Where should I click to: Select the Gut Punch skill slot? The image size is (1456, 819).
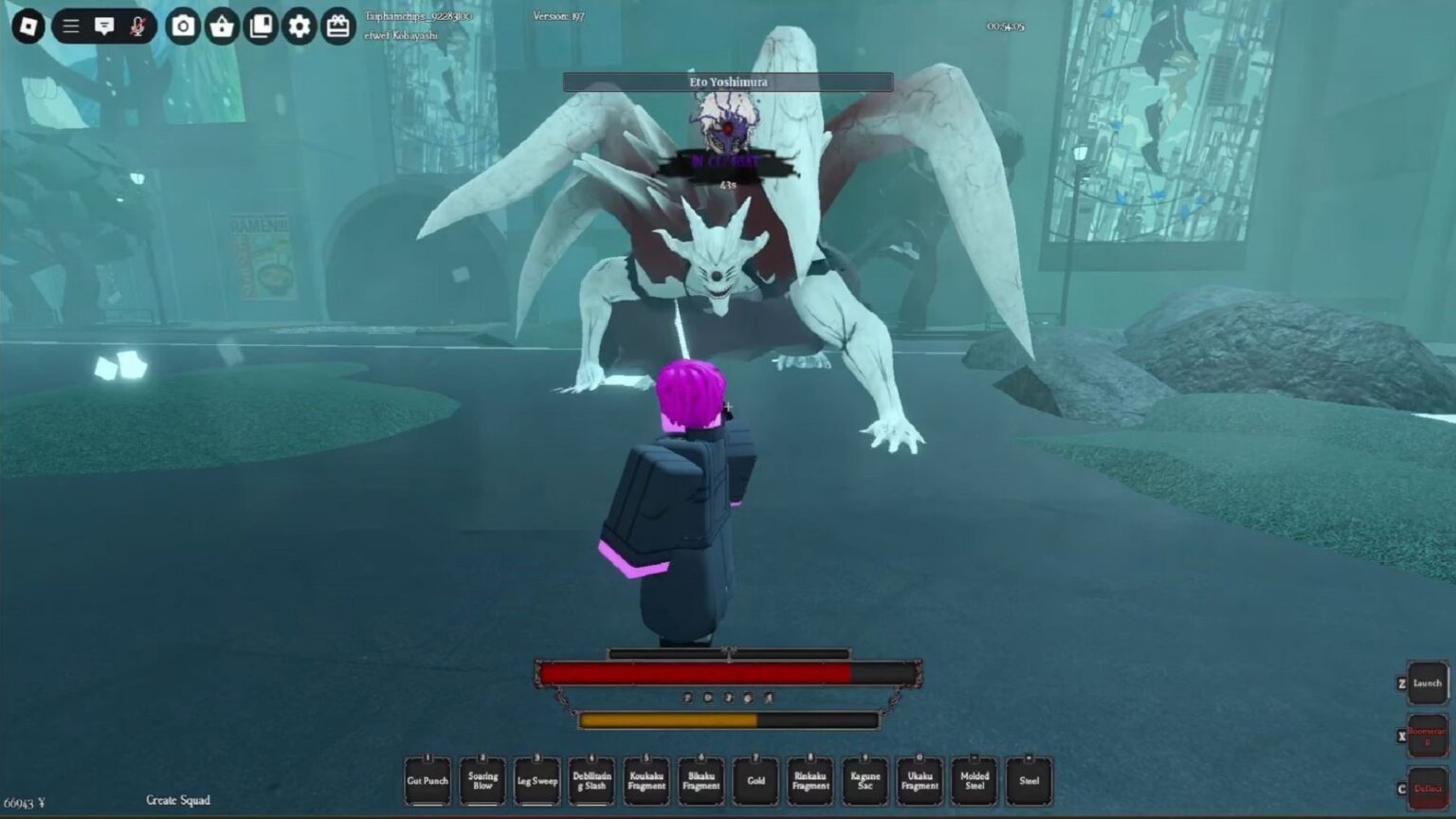(x=428, y=780)
